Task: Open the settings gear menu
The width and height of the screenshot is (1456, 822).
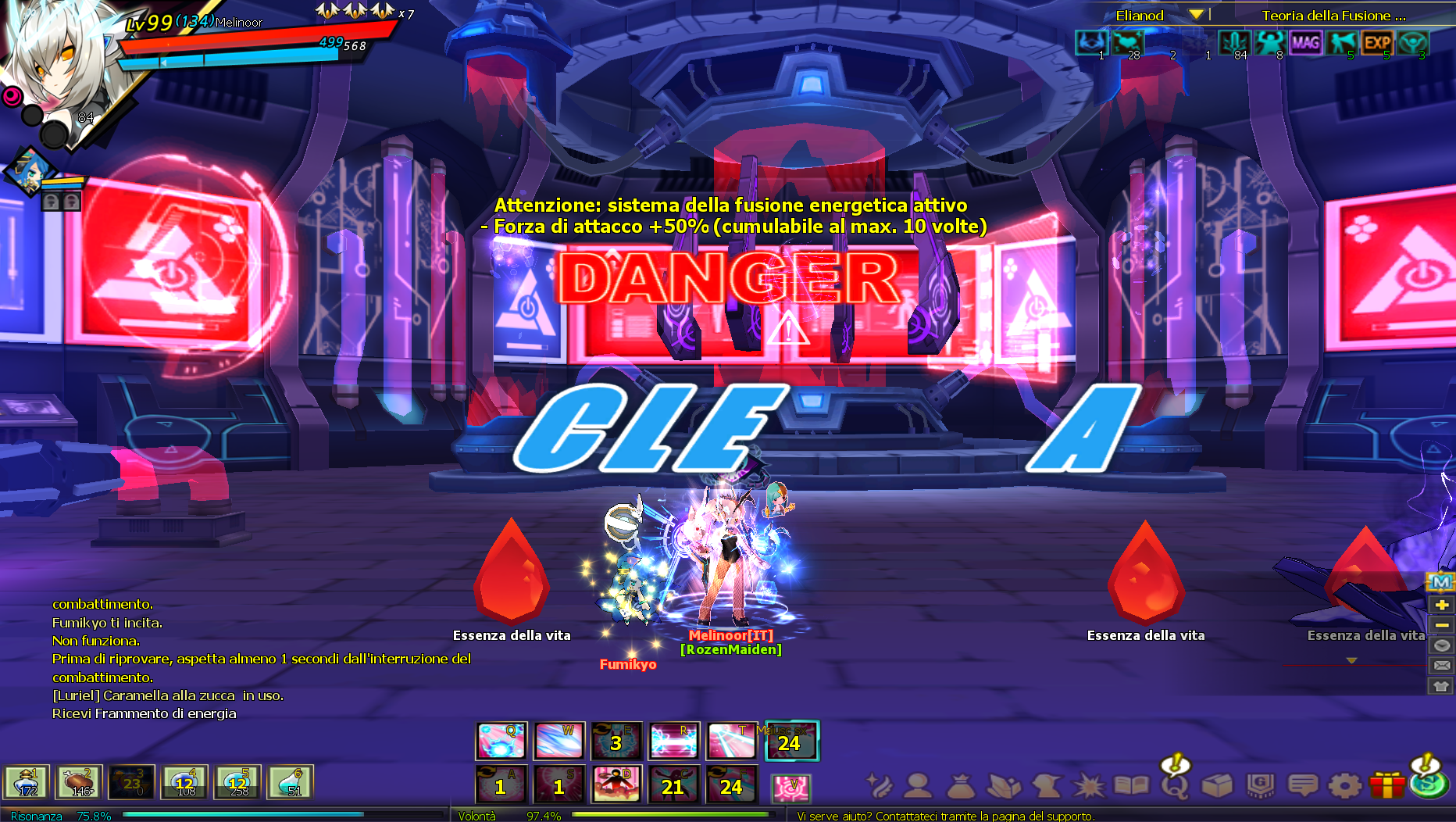Action: (x=1344, y=785)
